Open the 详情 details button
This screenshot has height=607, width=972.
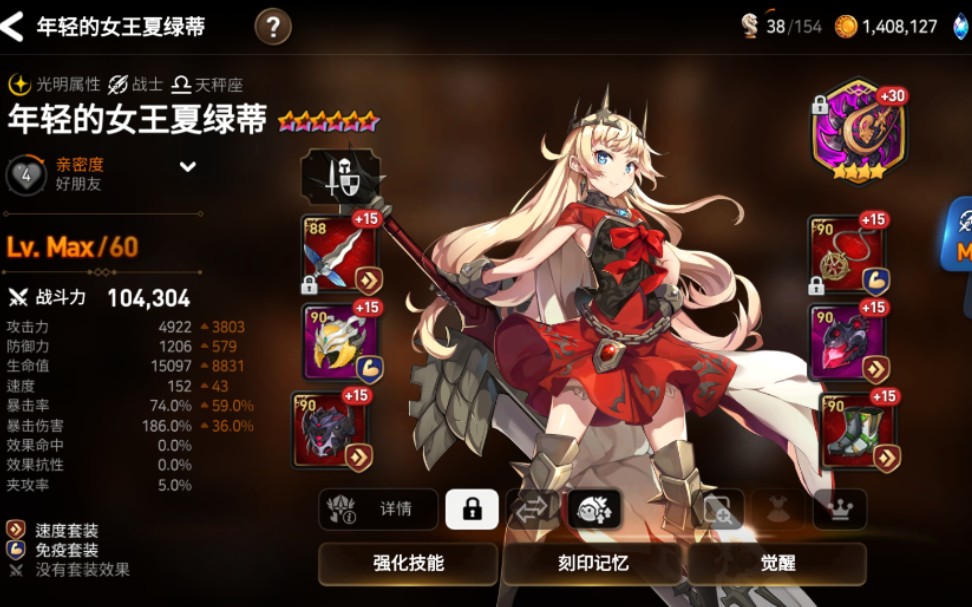tap(379, 509)
